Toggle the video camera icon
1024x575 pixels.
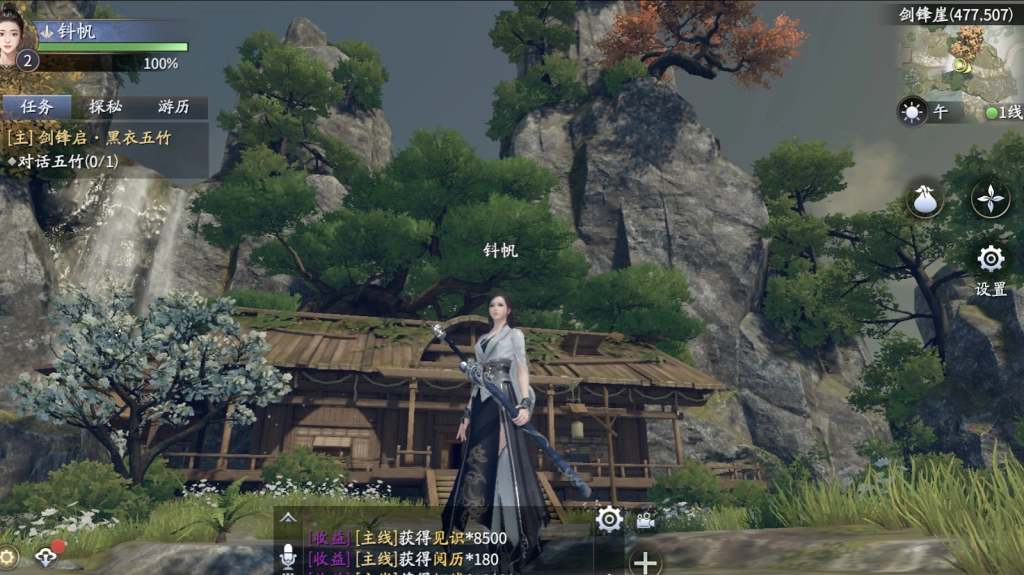[x=645, y=520]
